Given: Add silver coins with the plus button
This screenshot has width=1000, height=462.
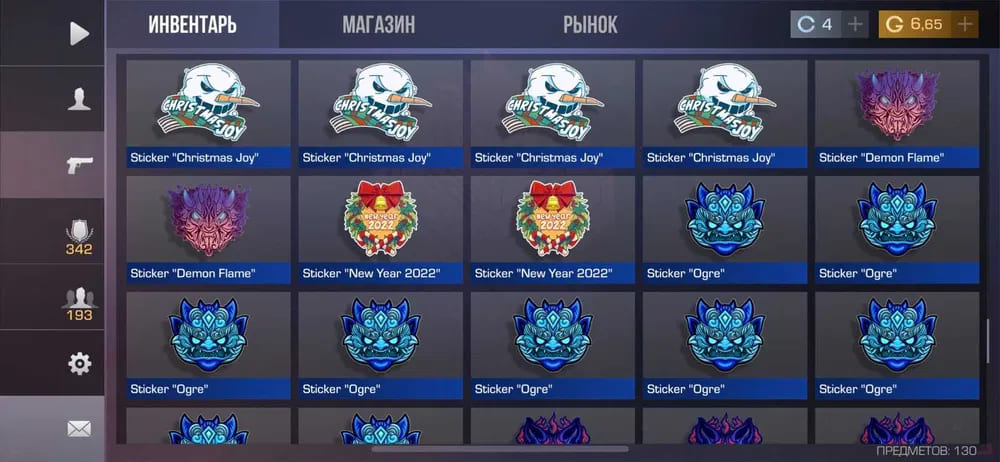Looking at the screenshot, I should coord(855,25).
